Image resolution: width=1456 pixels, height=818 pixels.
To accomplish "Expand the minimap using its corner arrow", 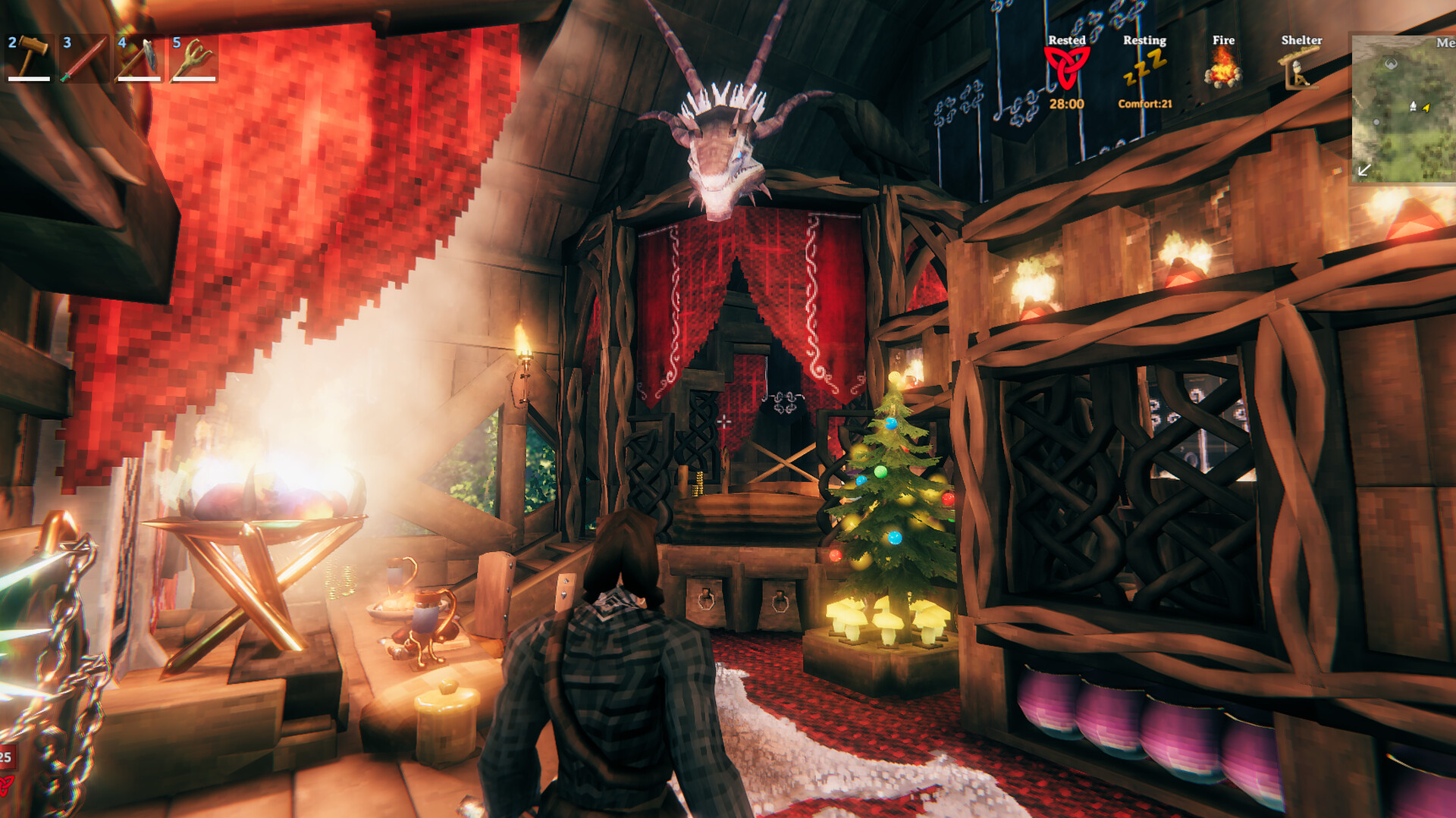I will tap(1364, 170).
